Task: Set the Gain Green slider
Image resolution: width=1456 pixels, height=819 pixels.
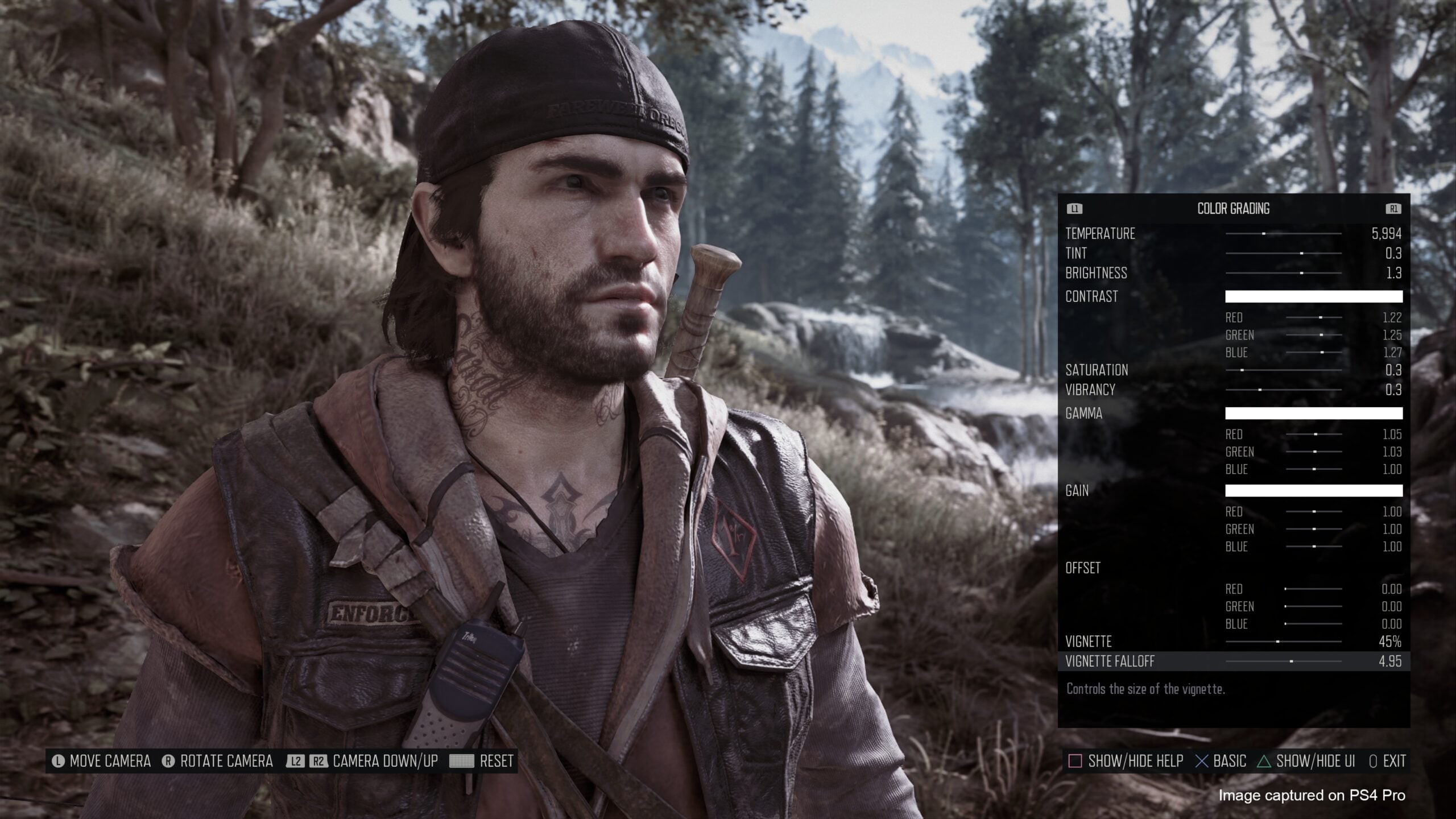Action: [1314, 529]
